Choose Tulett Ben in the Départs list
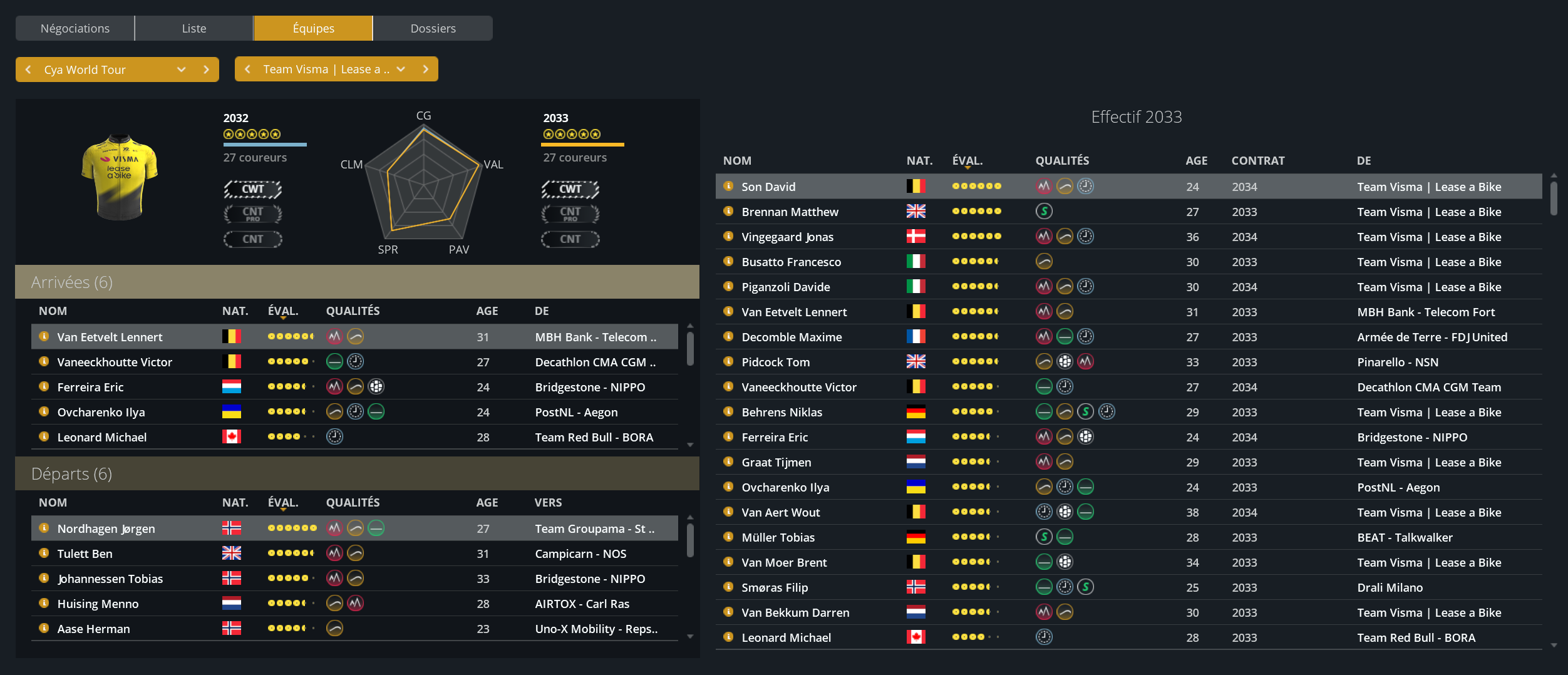Viewport: 1568px width, 675px height. pos(85,554)
